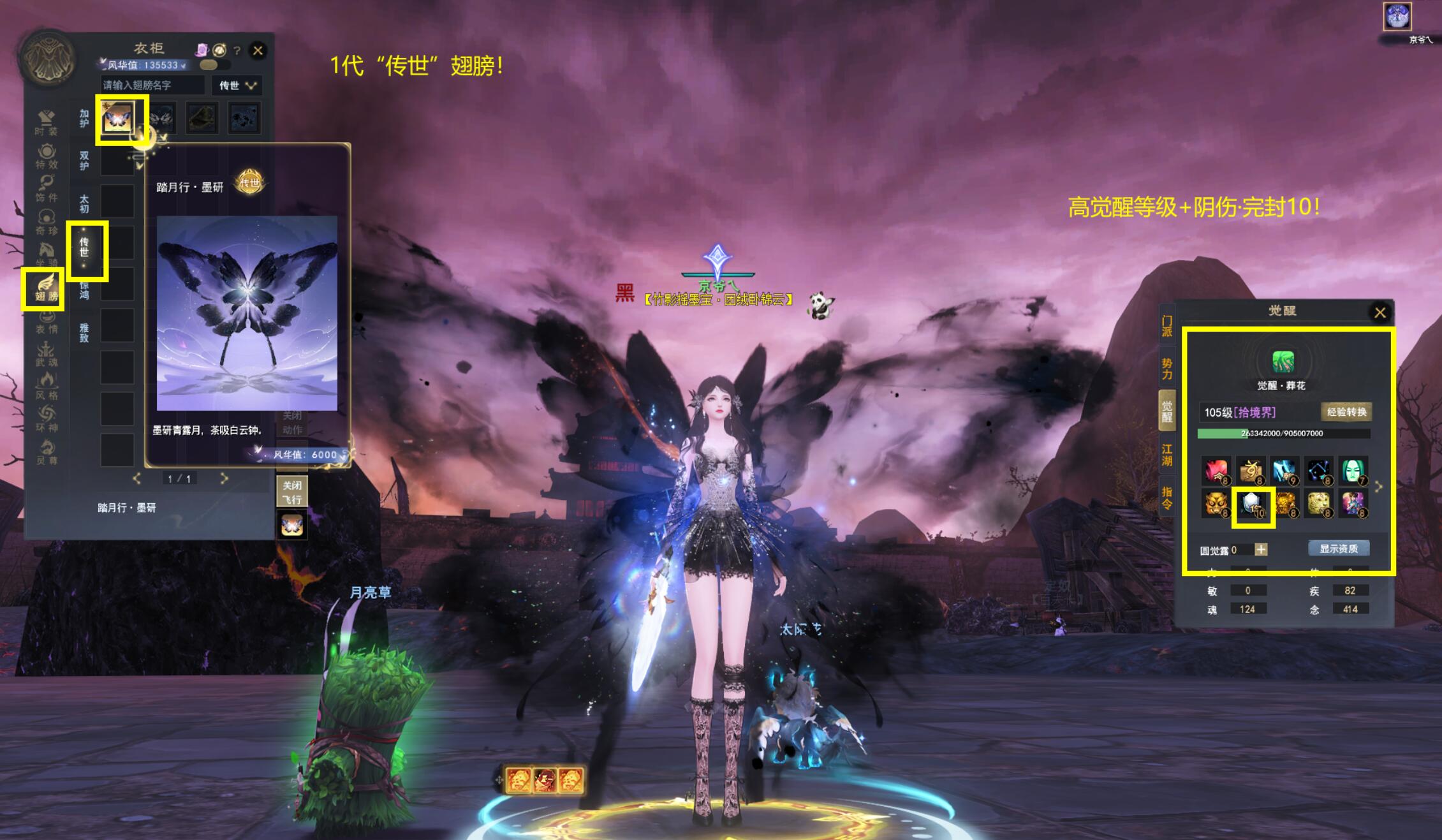This screenshot has height=840, width=1442.
Task: Select the 太初 rarity tab
Action: [x=84, y=203]
